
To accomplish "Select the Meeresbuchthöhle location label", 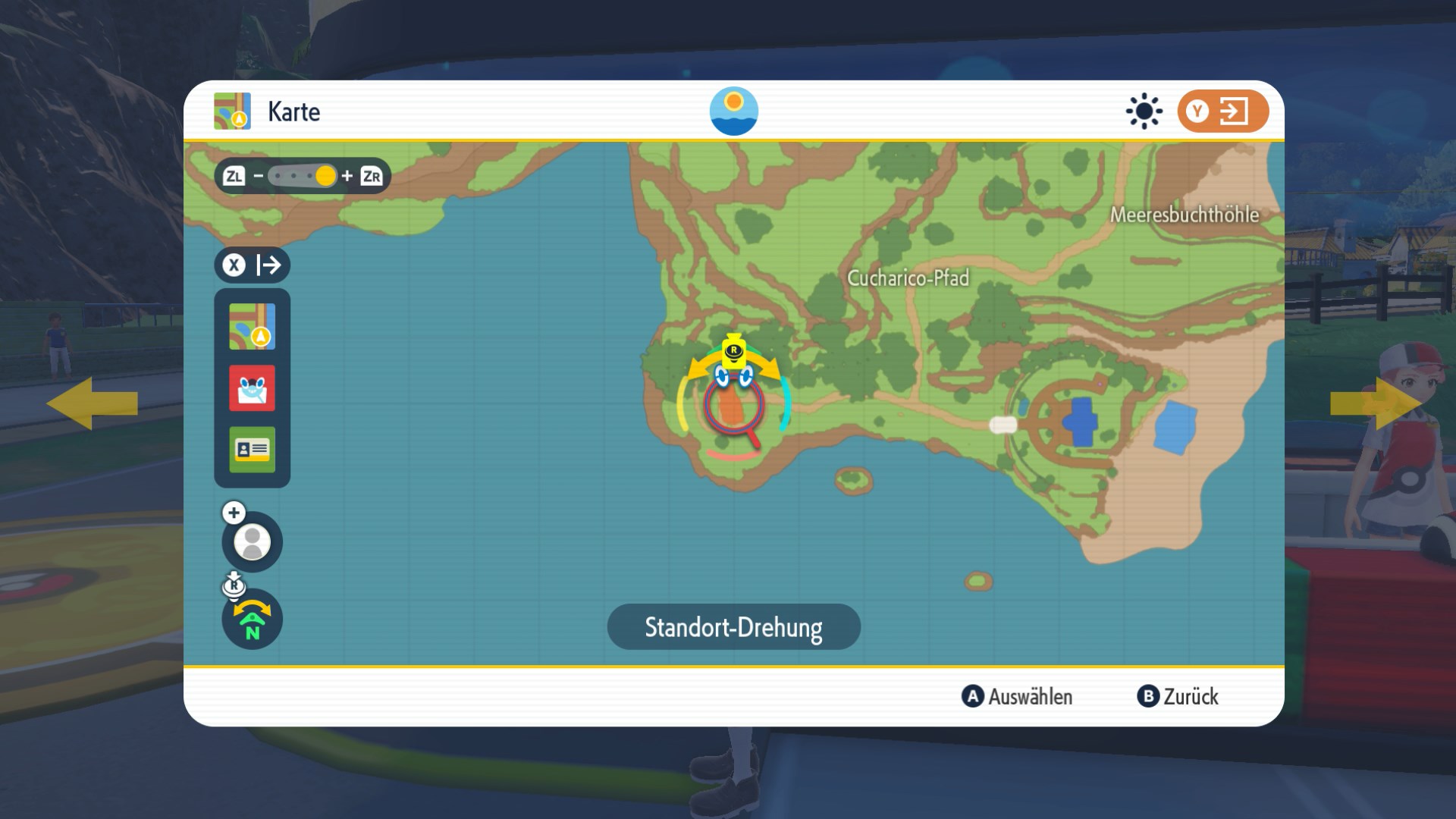I will 1184,215.
